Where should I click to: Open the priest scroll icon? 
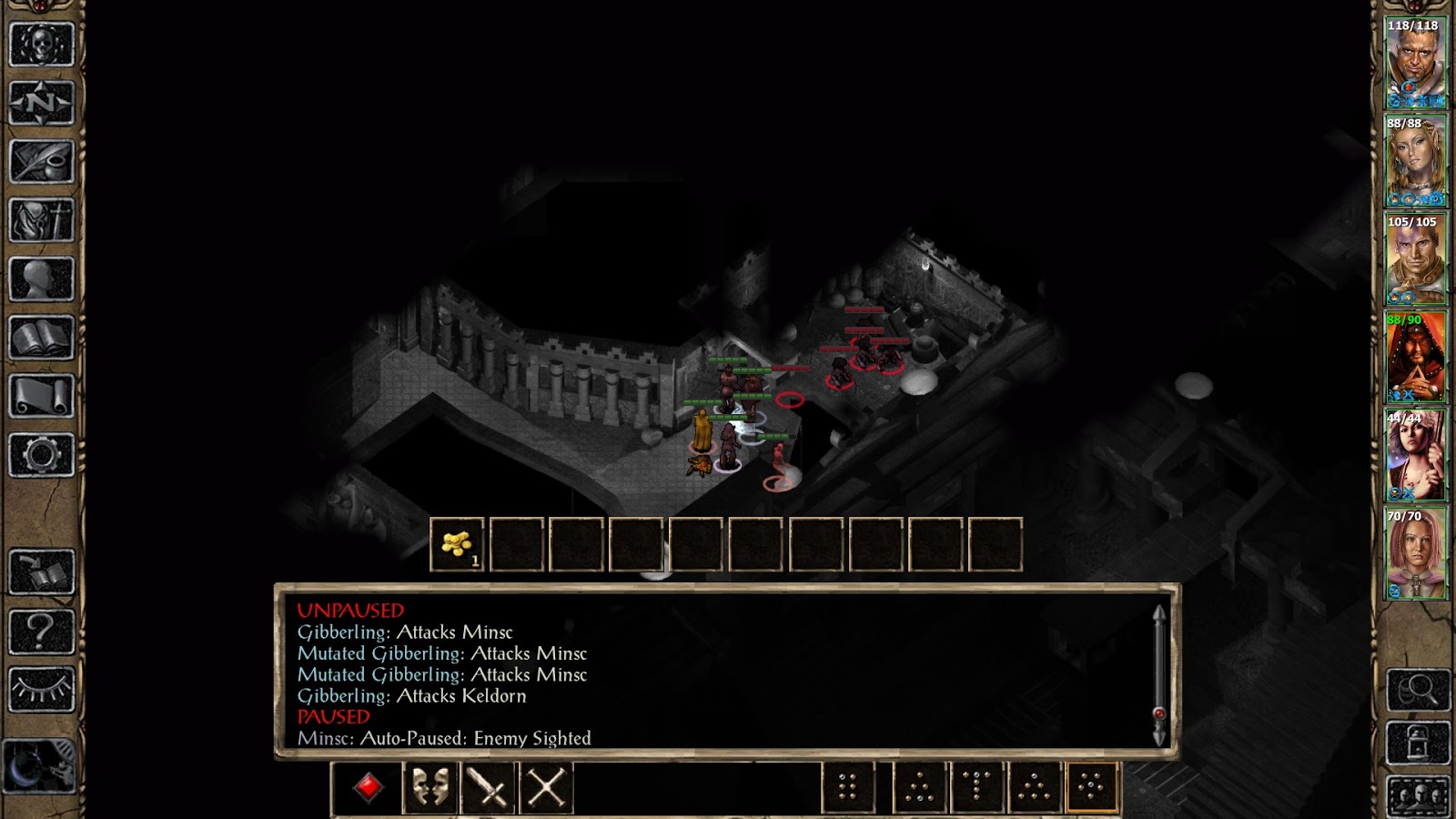pos(41,397)
